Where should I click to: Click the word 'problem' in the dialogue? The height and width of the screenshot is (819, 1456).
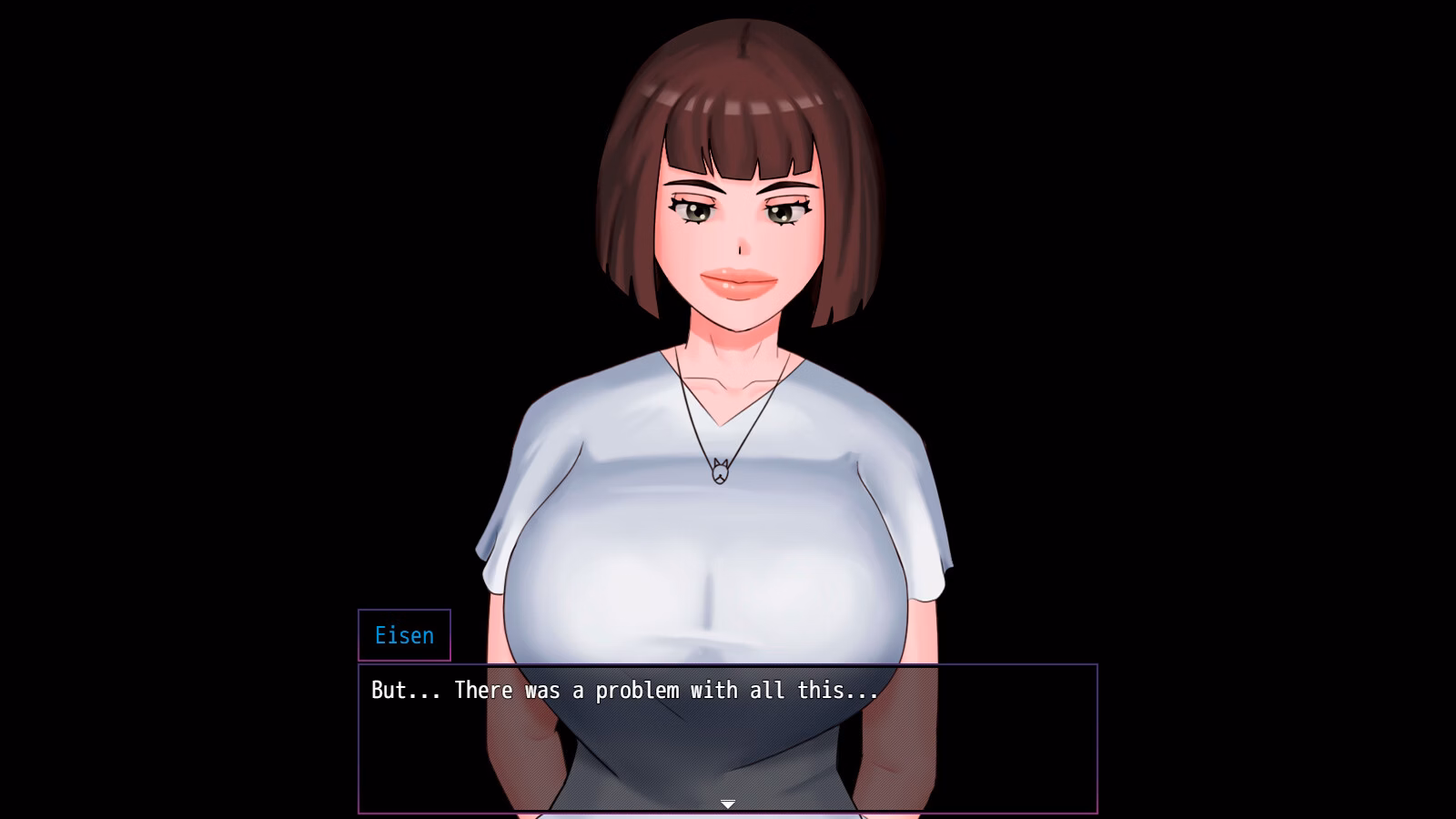637,691
